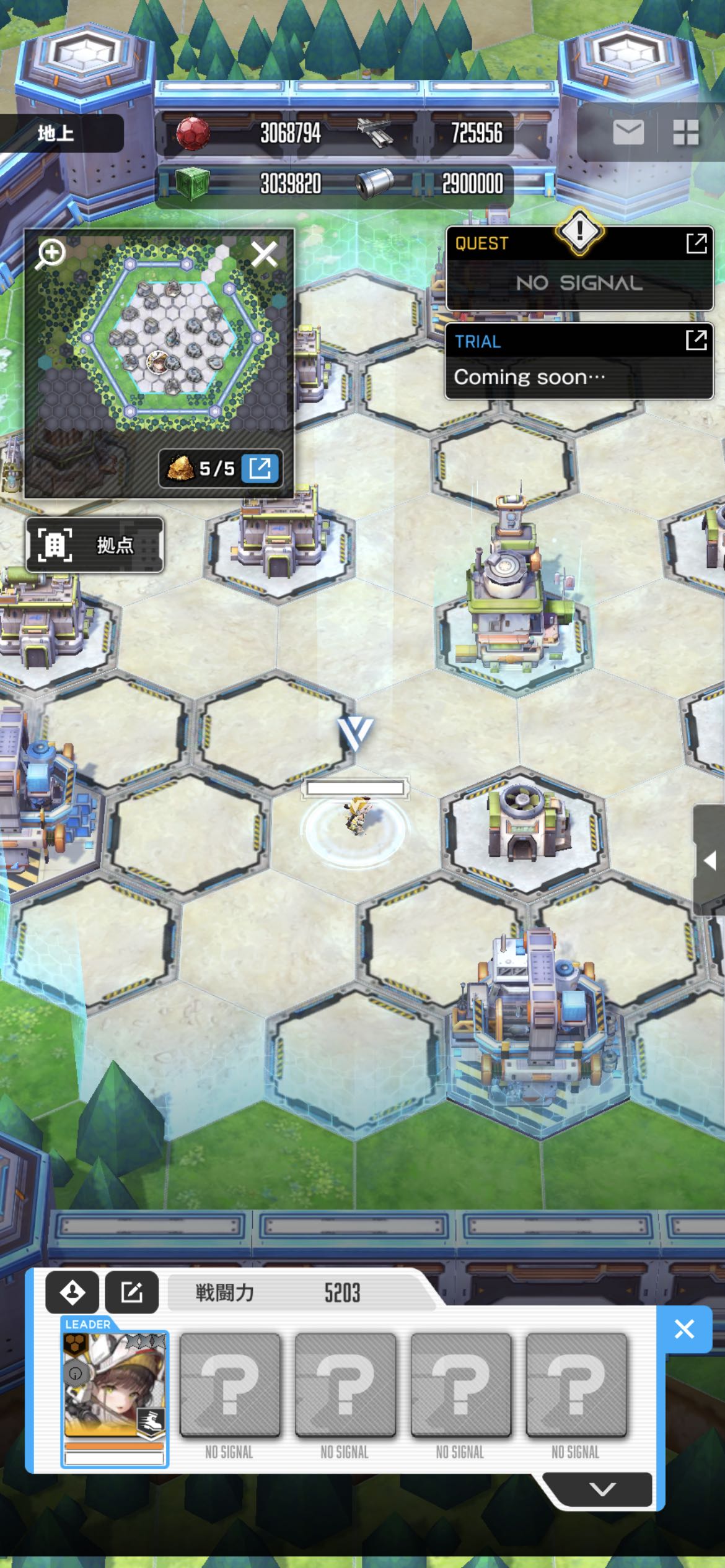Open the 5/5 ore resource link
Screen dimensions: 725x1568
click(x=260, y=468)
